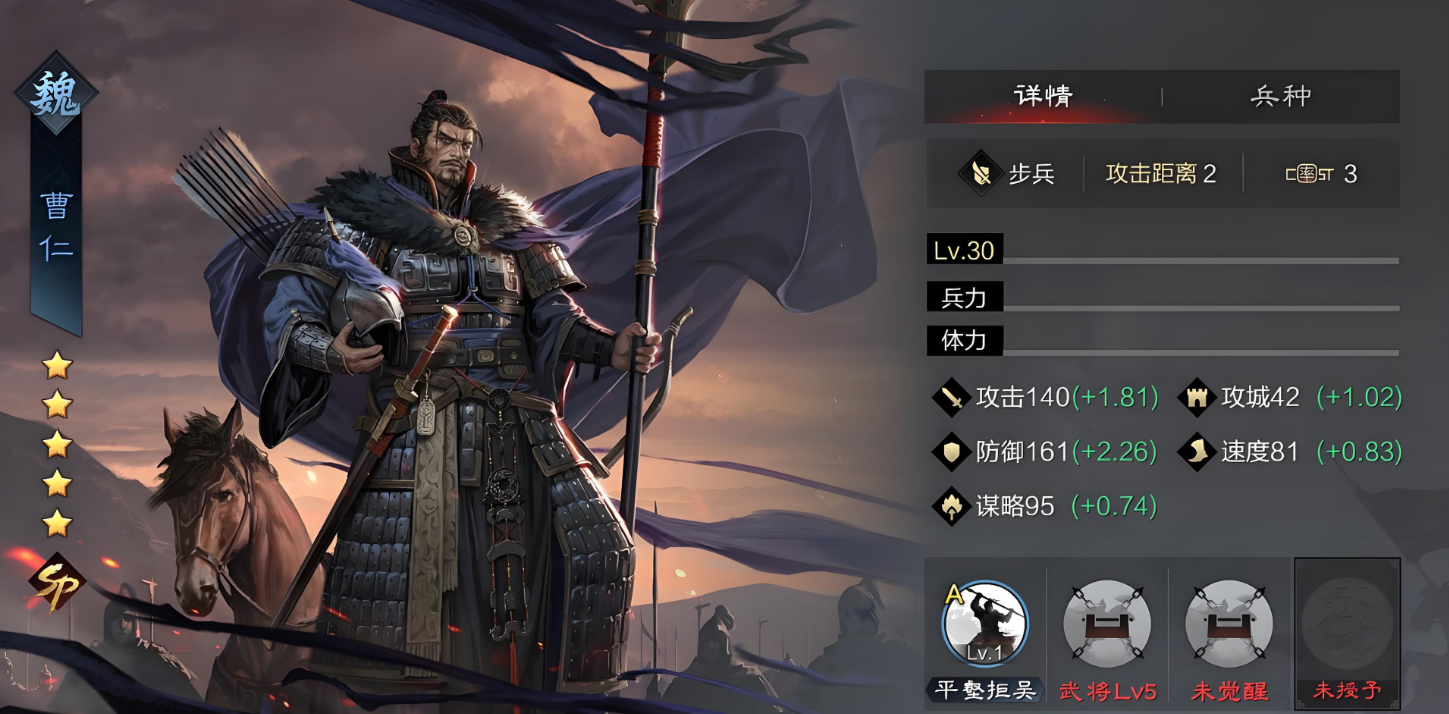
Task: Open the 兵种 tab
Action: pos(1280,96)
